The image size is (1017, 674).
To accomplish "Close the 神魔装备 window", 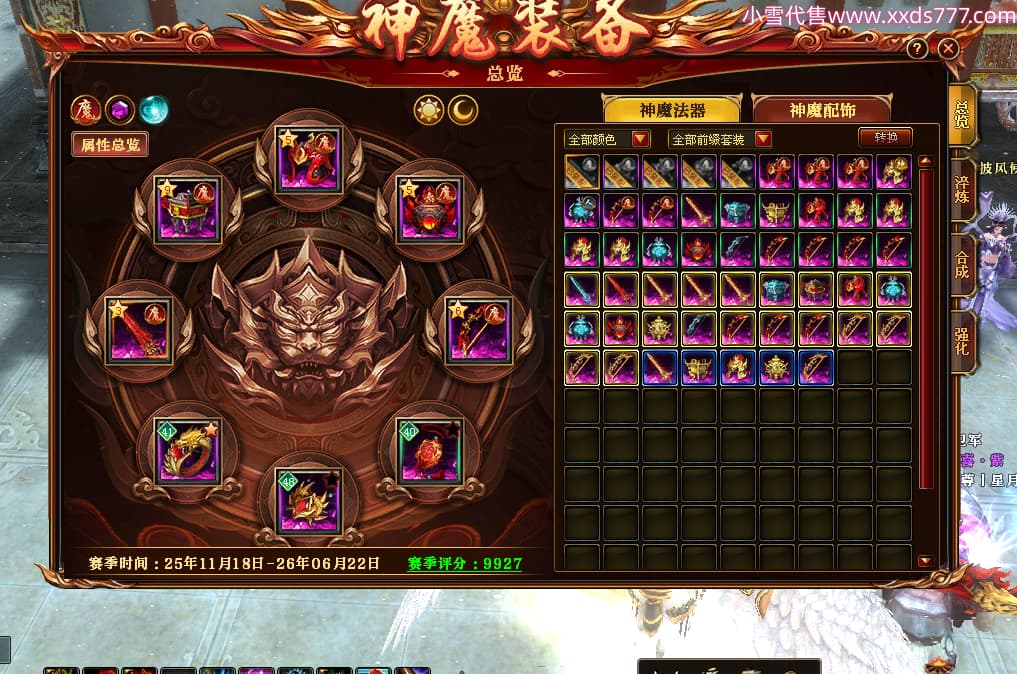I will point(949,48).
